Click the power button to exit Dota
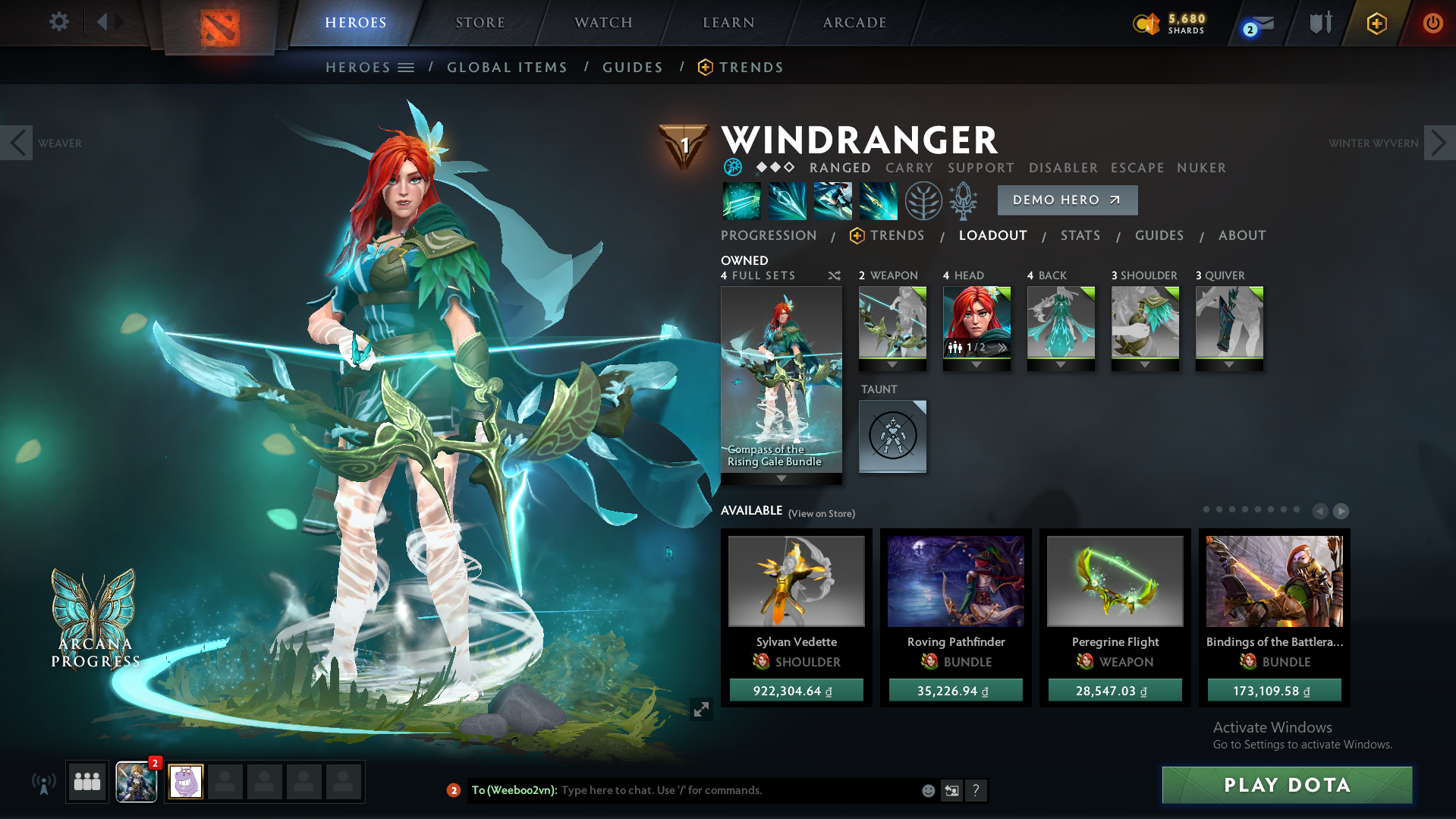 tap(1432, 23)
